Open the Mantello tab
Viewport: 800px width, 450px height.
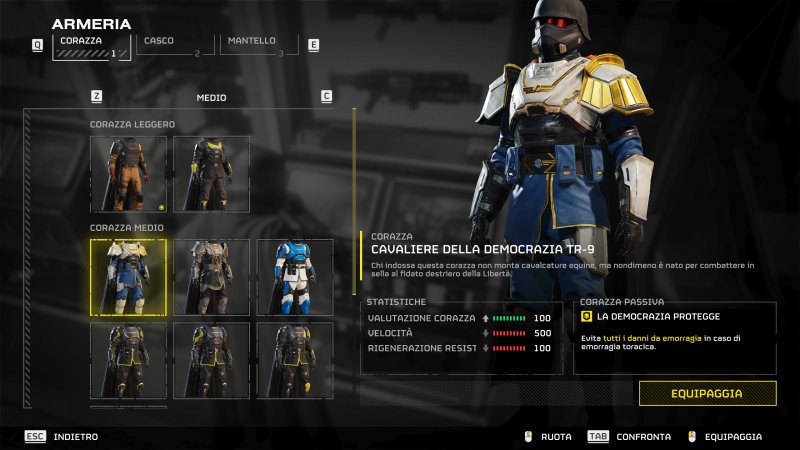point(258,45)
